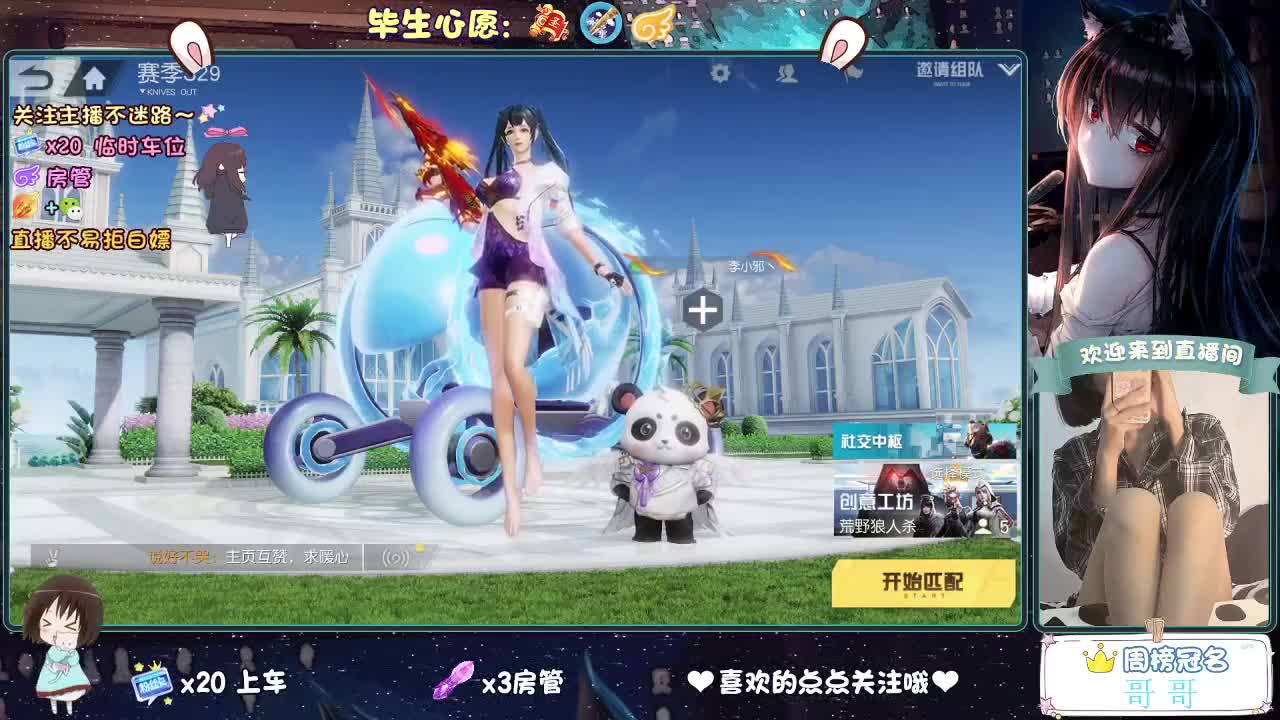Viewport: 1280px width, 720px height.
Task: Click the spectator count icon showing 5
Action: click(x=992, y=527)
